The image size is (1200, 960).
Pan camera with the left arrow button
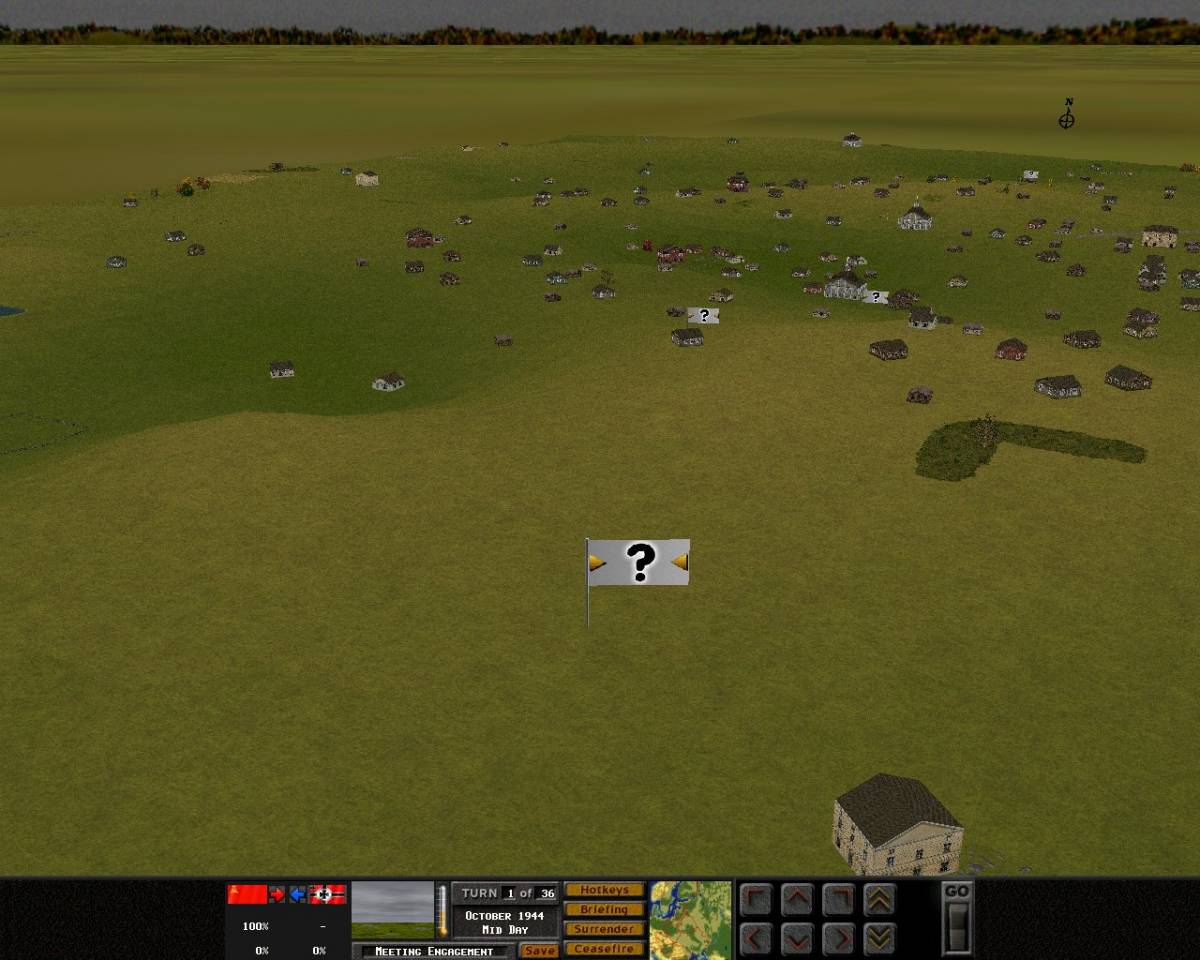[x=757, y=939]
